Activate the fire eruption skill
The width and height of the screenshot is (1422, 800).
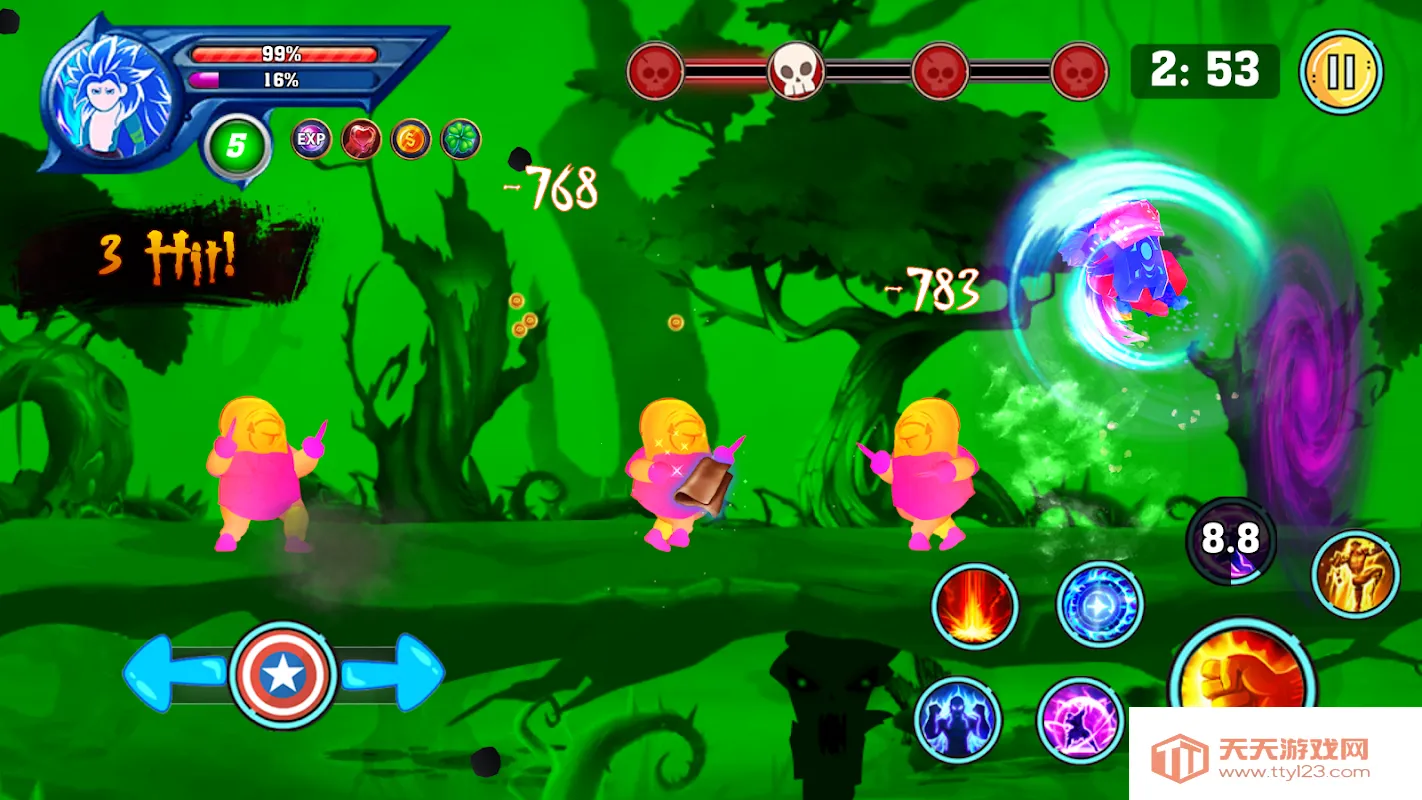(975, 607)
